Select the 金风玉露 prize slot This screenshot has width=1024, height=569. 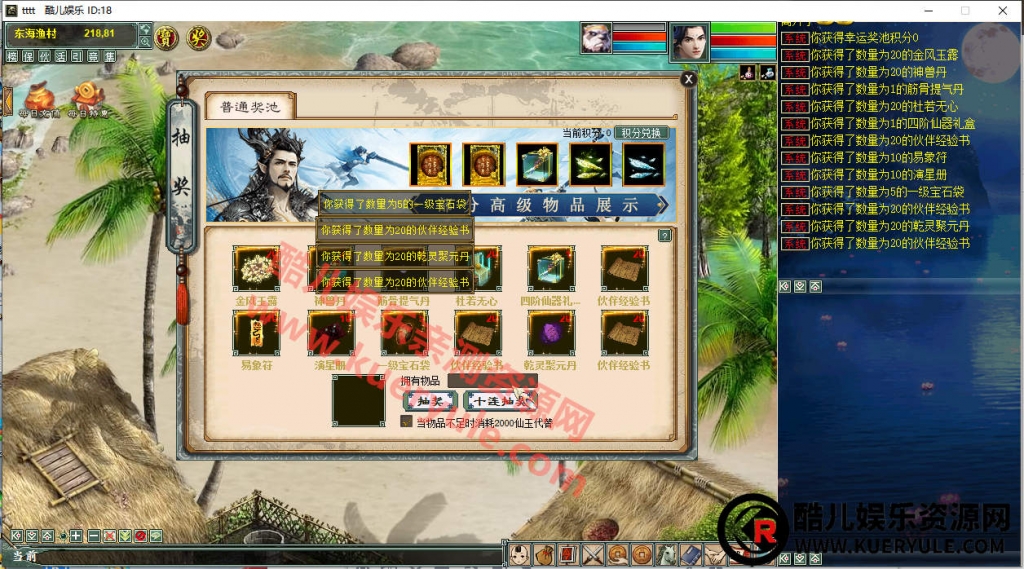click(x=256, y=268)
